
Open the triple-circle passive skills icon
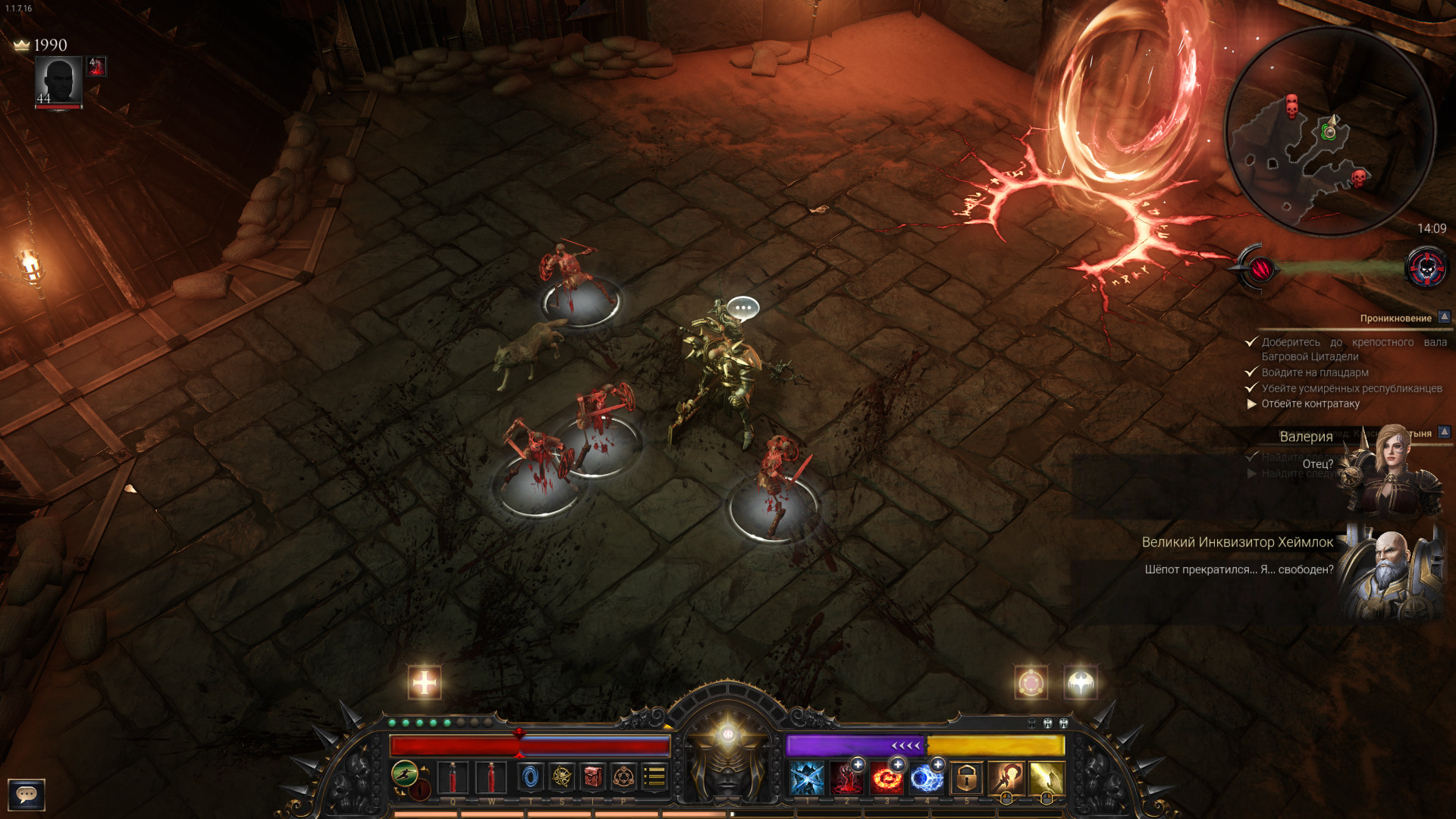[623, 777]
